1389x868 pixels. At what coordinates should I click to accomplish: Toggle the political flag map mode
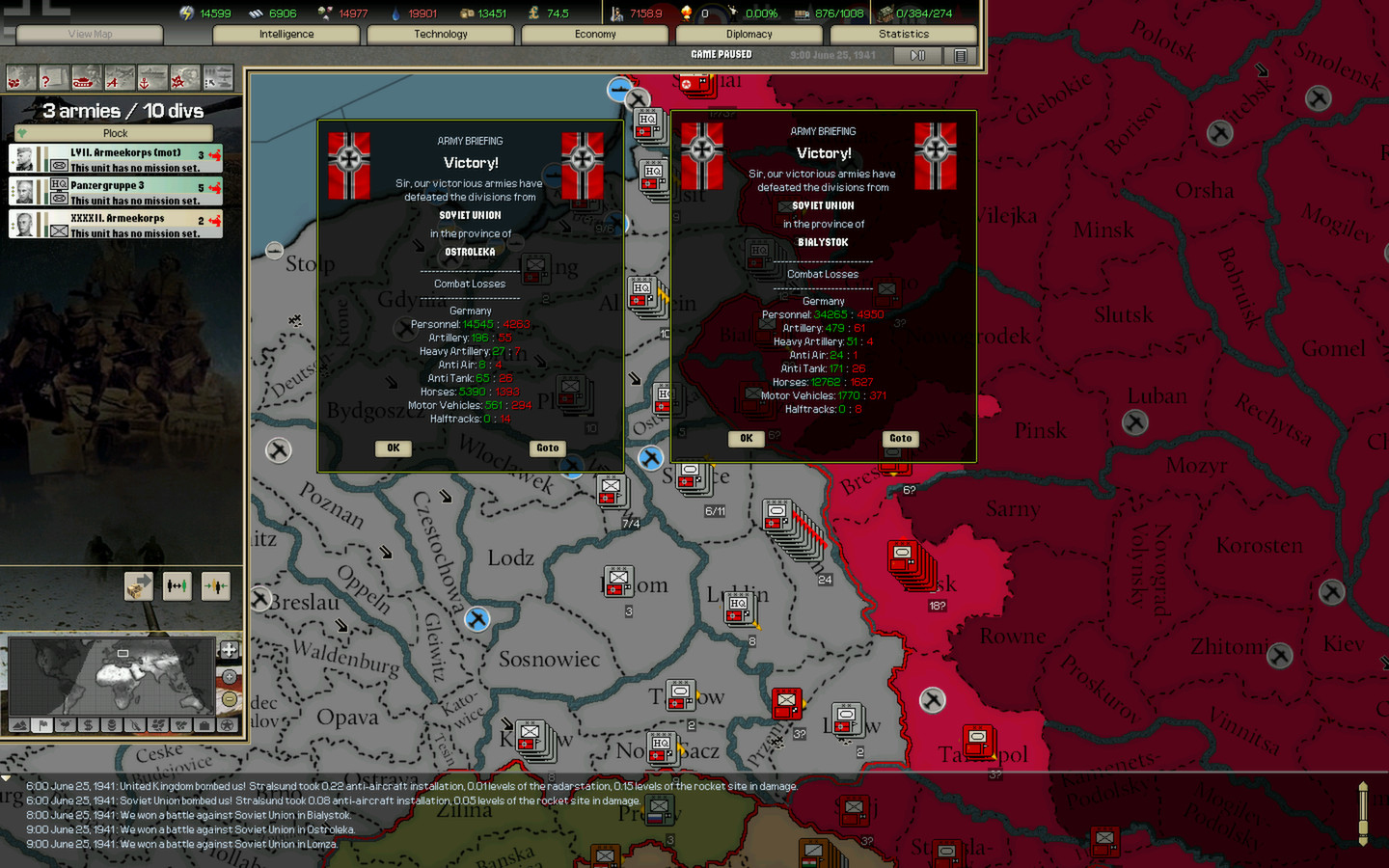[x=42, y=726]
